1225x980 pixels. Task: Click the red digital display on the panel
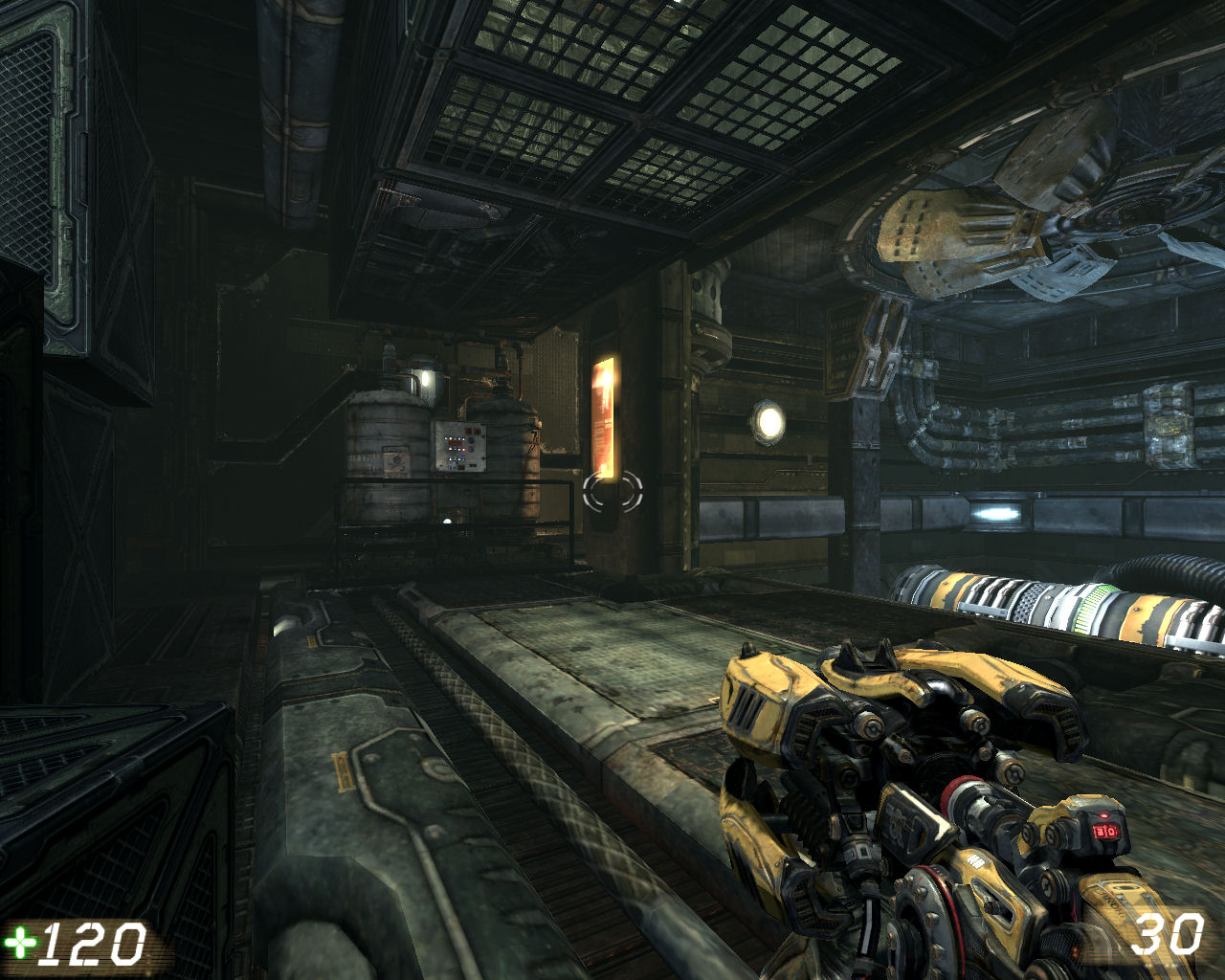click(454, 442)
